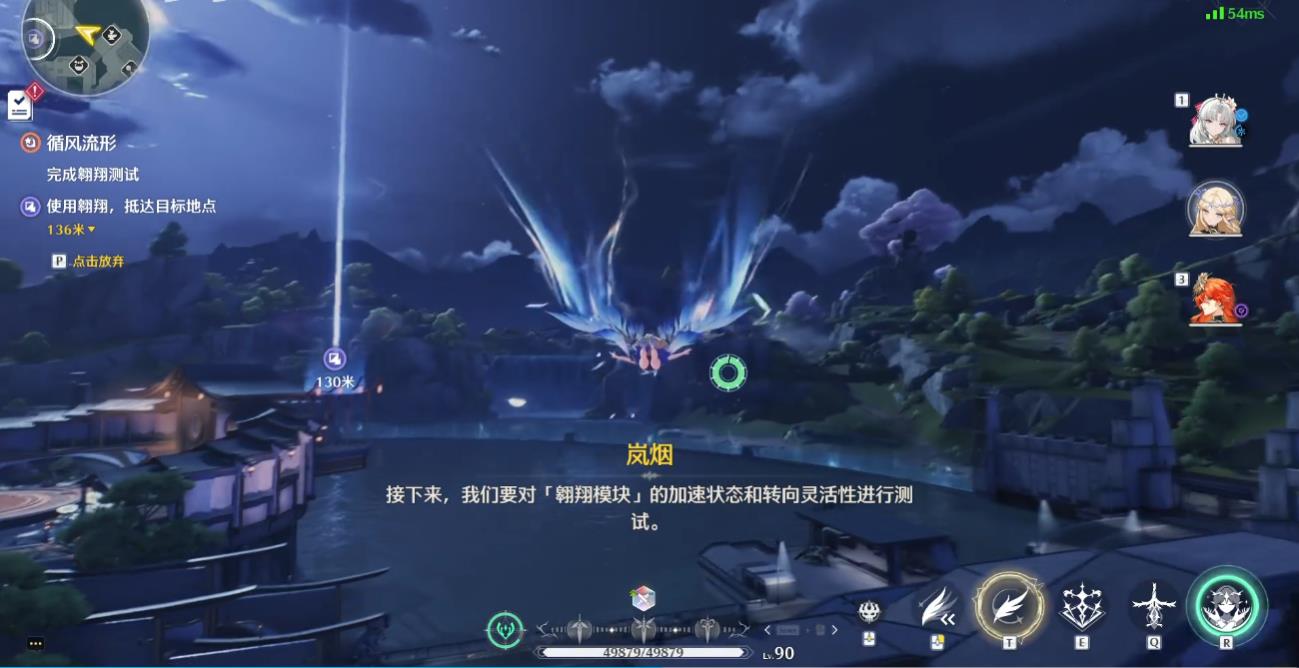1299x668 pixels.
Task: Unleash the glowing green ultimate portrait
Action: (1226, 606)
